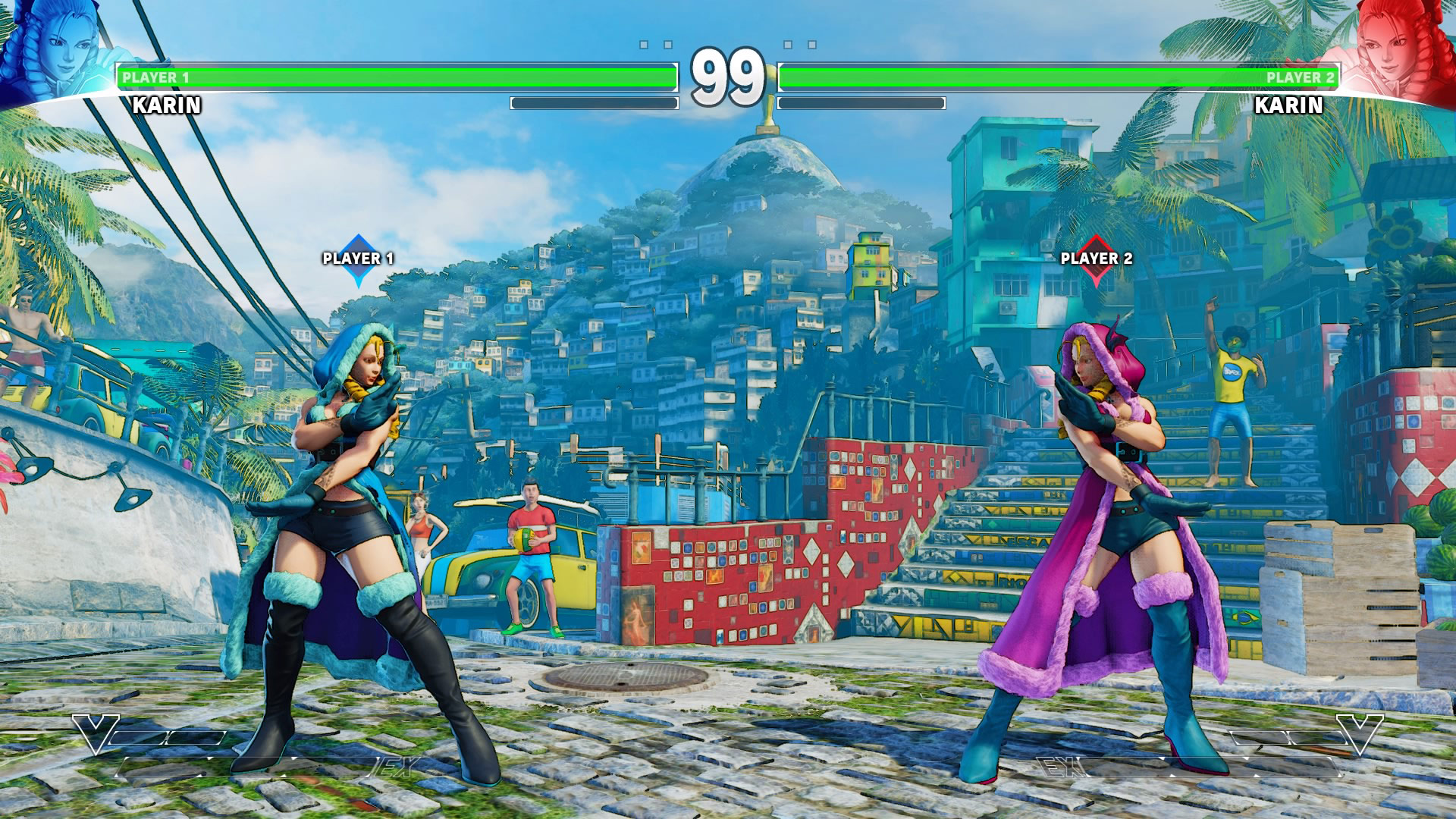Select the Player 2 KARIN name label
The height and width of the screenshot is (819, 1456).
pos(1291,104)
